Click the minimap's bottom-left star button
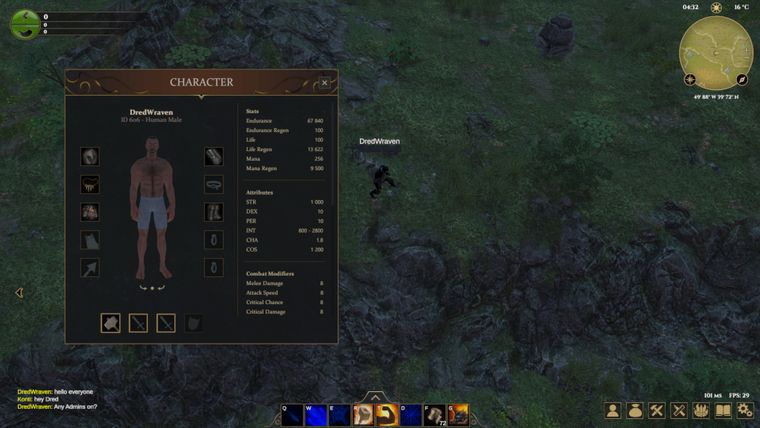Viewport: 760px width, 428px height. pyautogui.click(x=690, y=79)
